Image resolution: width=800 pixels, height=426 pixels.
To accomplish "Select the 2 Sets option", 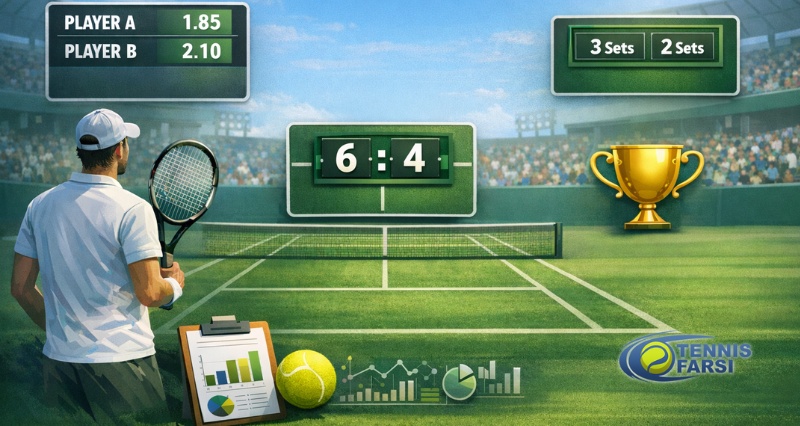I will [x=684, y=47].
